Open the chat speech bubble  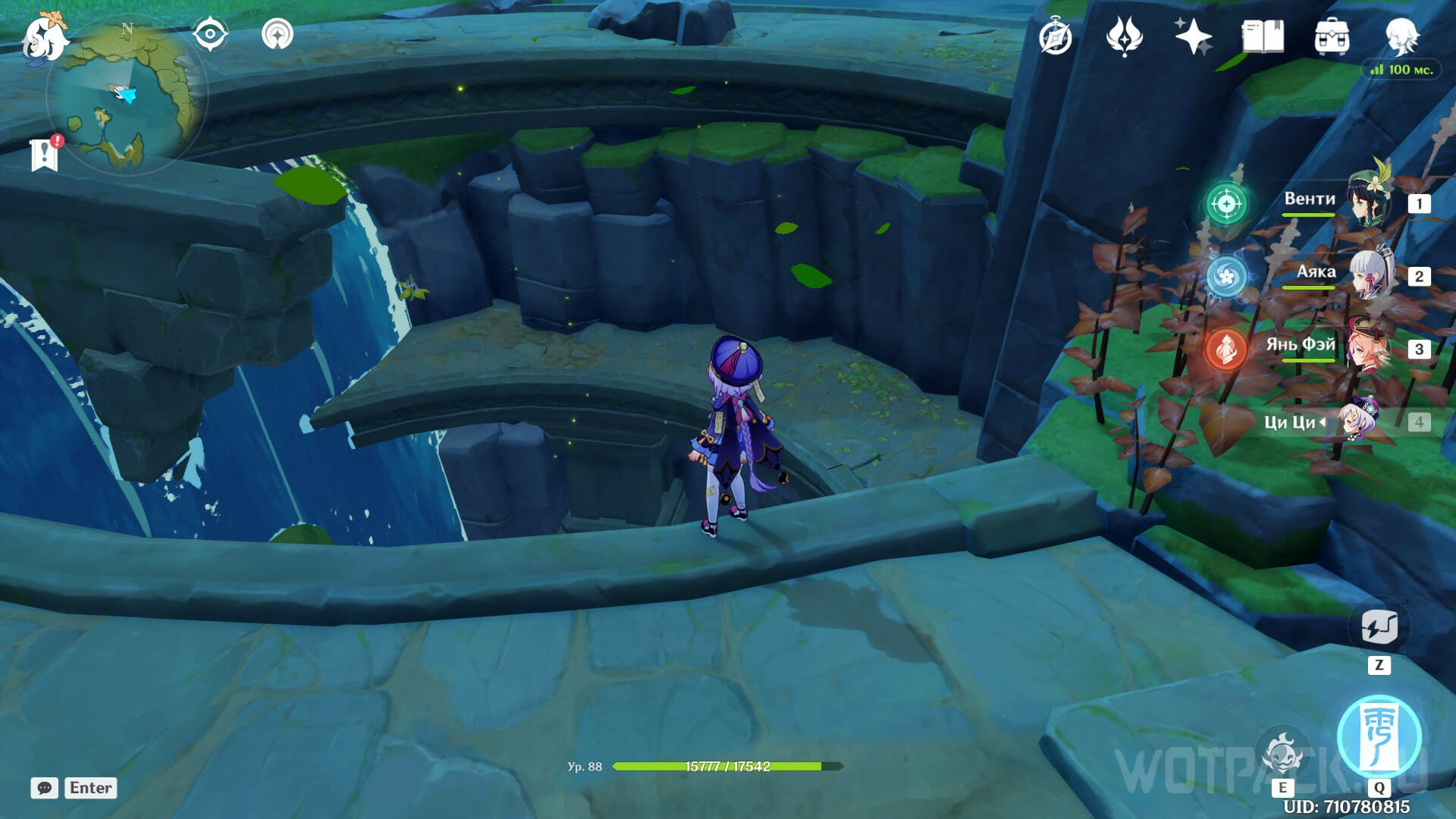(45, 788)
